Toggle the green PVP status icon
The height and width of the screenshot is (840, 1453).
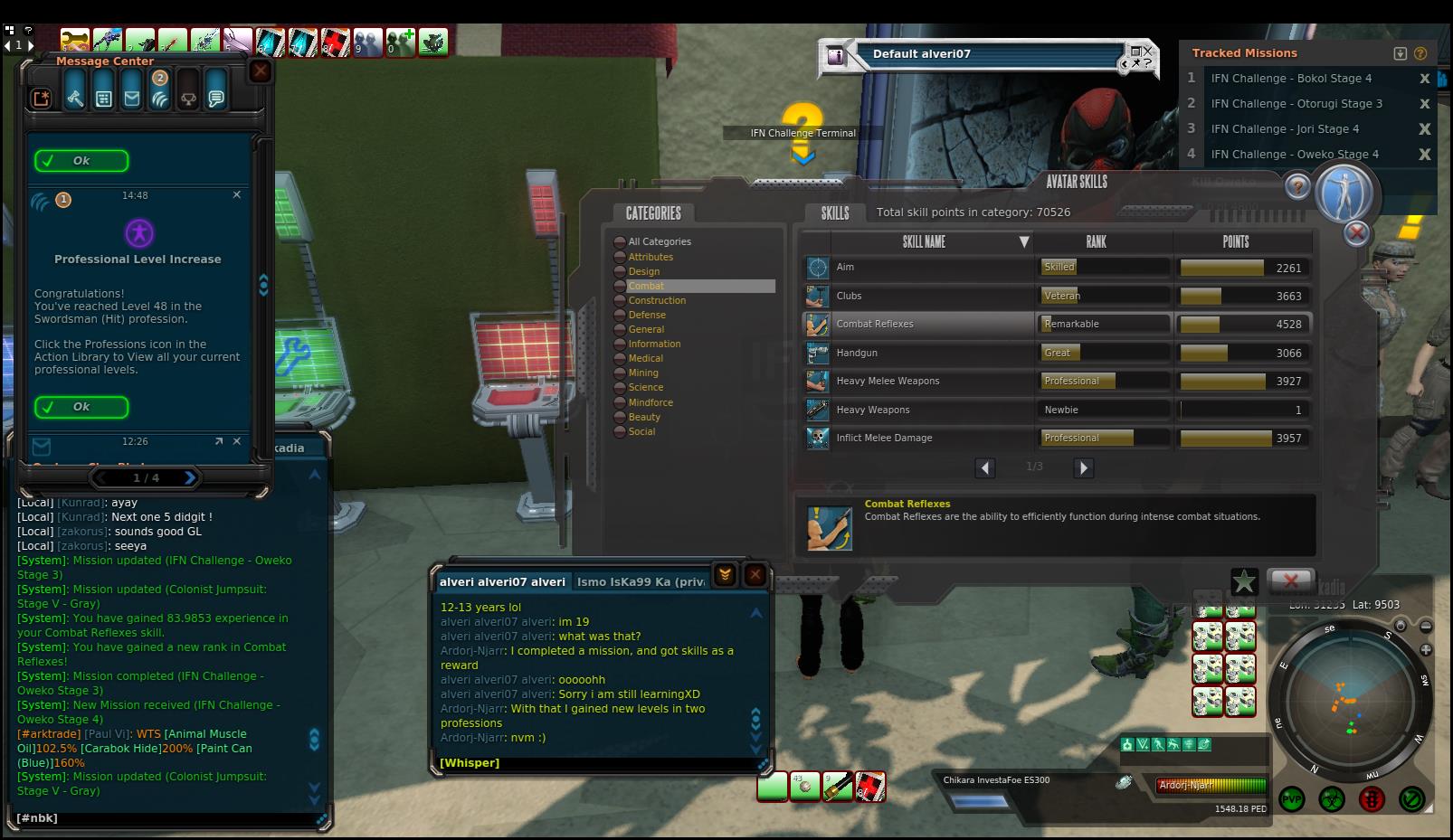click(1292, 799)
